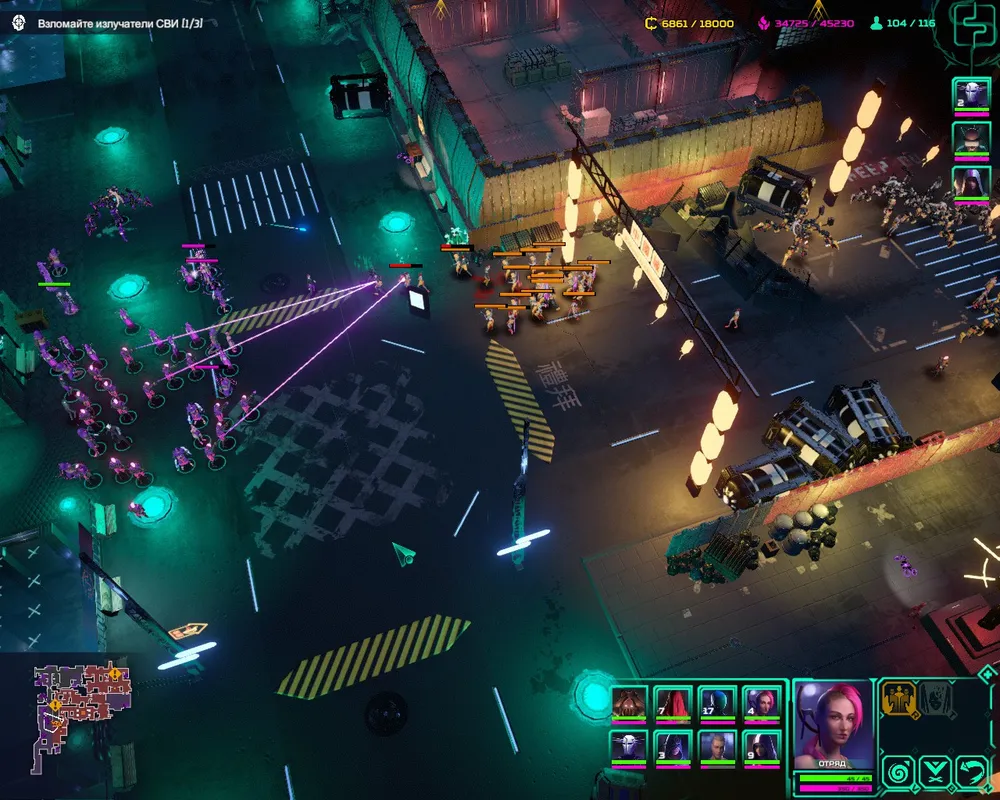This screenshot has height=800, width=1000.
Task: Select the dark-hooded unit card showing 3
Action: tap(673, 748)
